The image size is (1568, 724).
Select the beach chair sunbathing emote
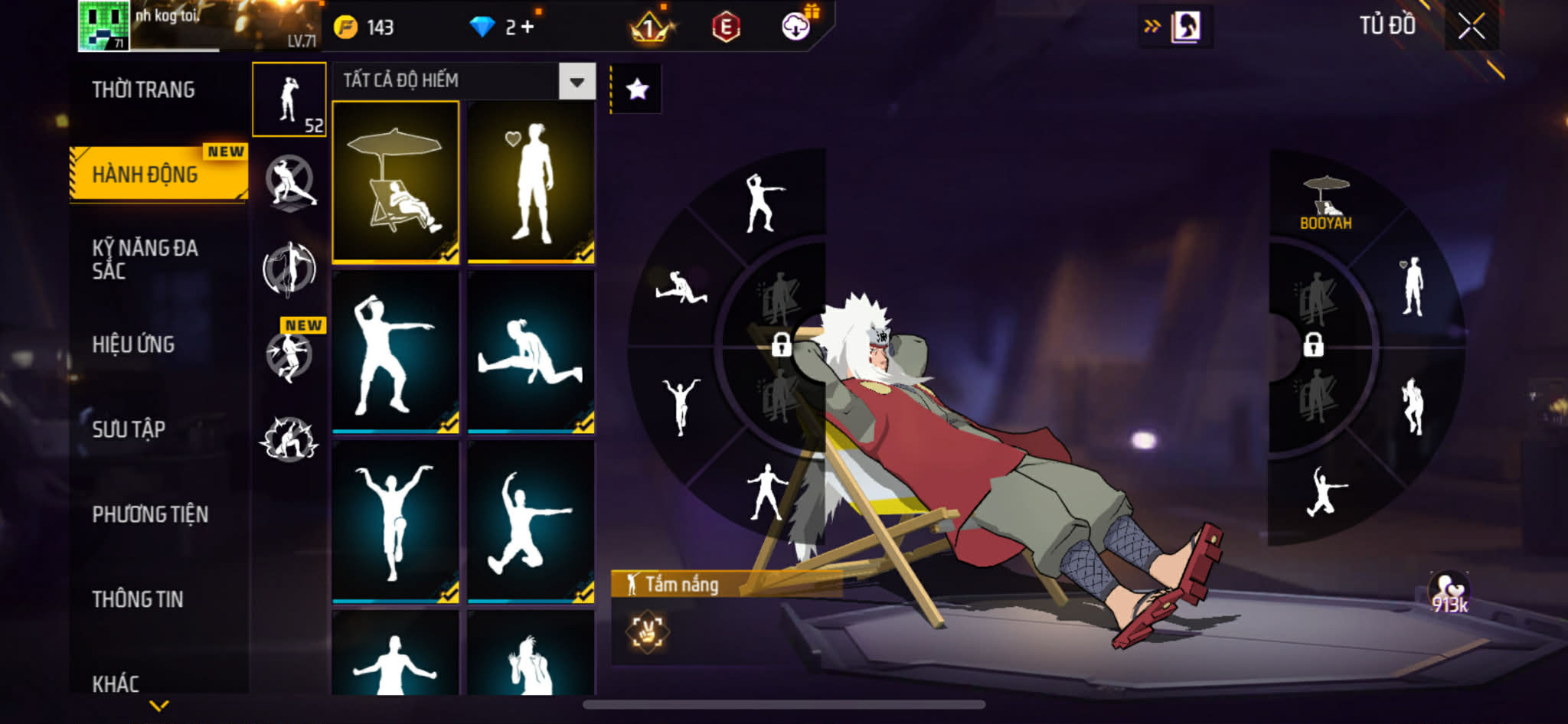tap(396, 182)
